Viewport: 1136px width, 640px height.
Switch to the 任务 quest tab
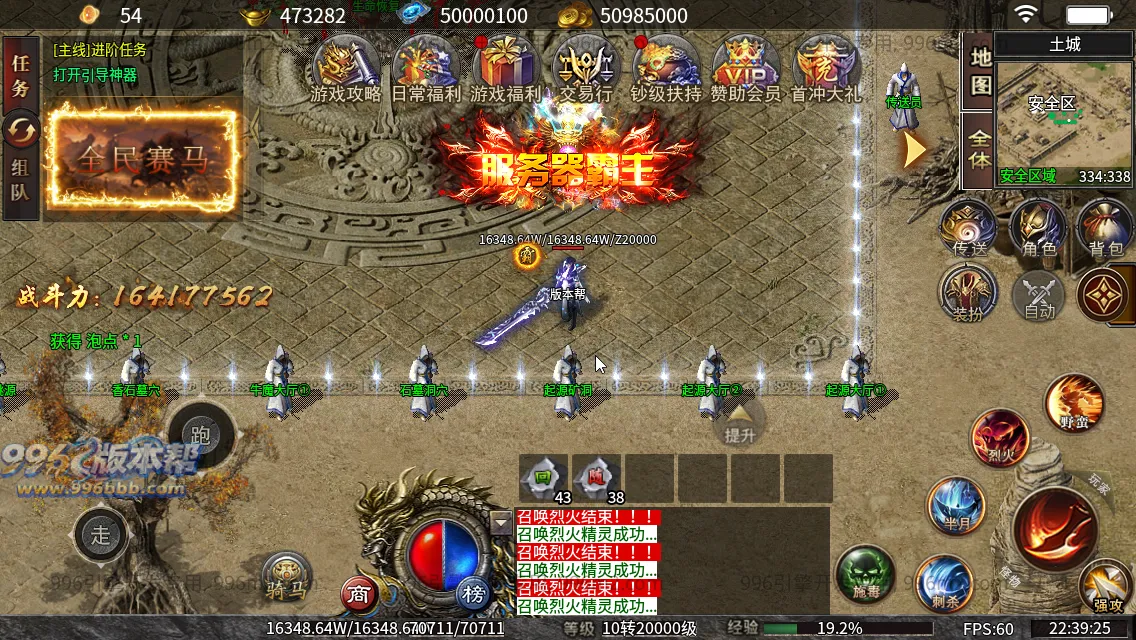pyautogui.click(x=20, y=74)
